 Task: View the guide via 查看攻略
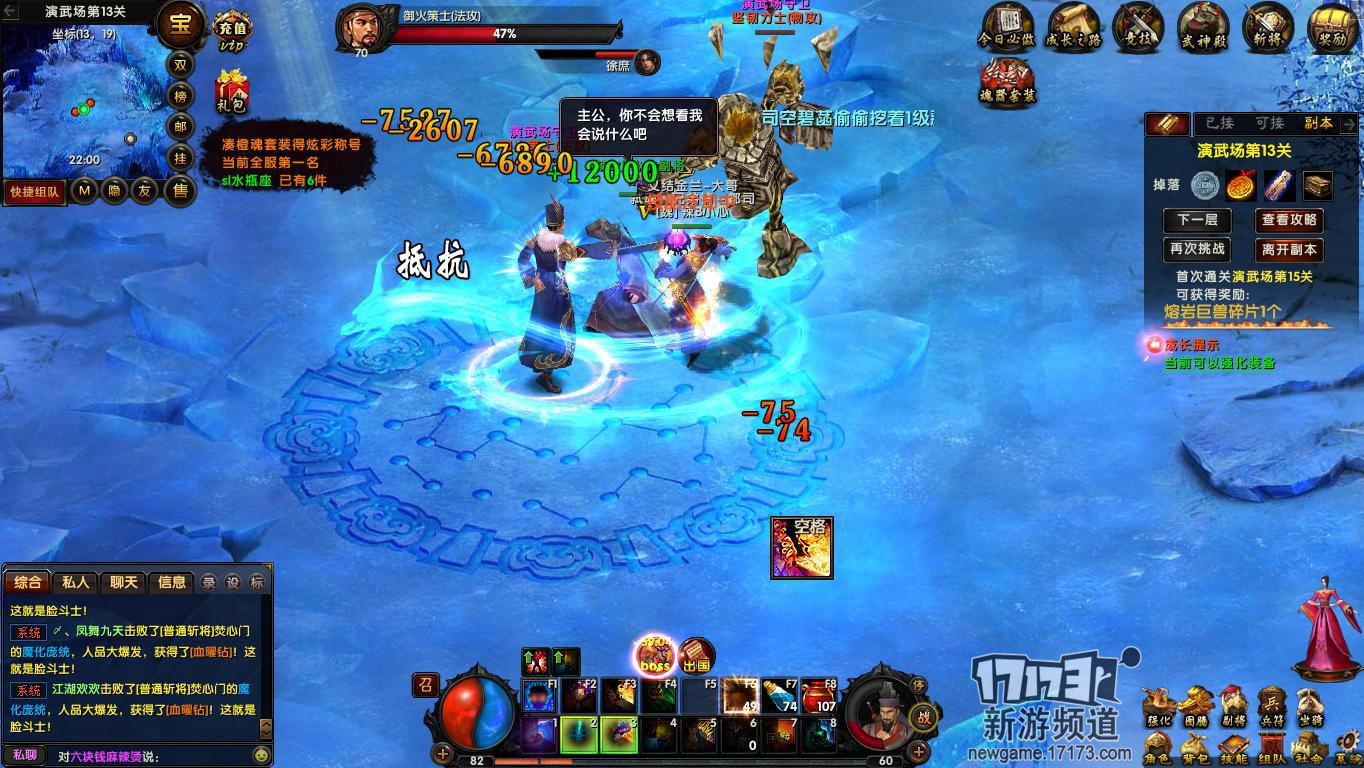1289,220
